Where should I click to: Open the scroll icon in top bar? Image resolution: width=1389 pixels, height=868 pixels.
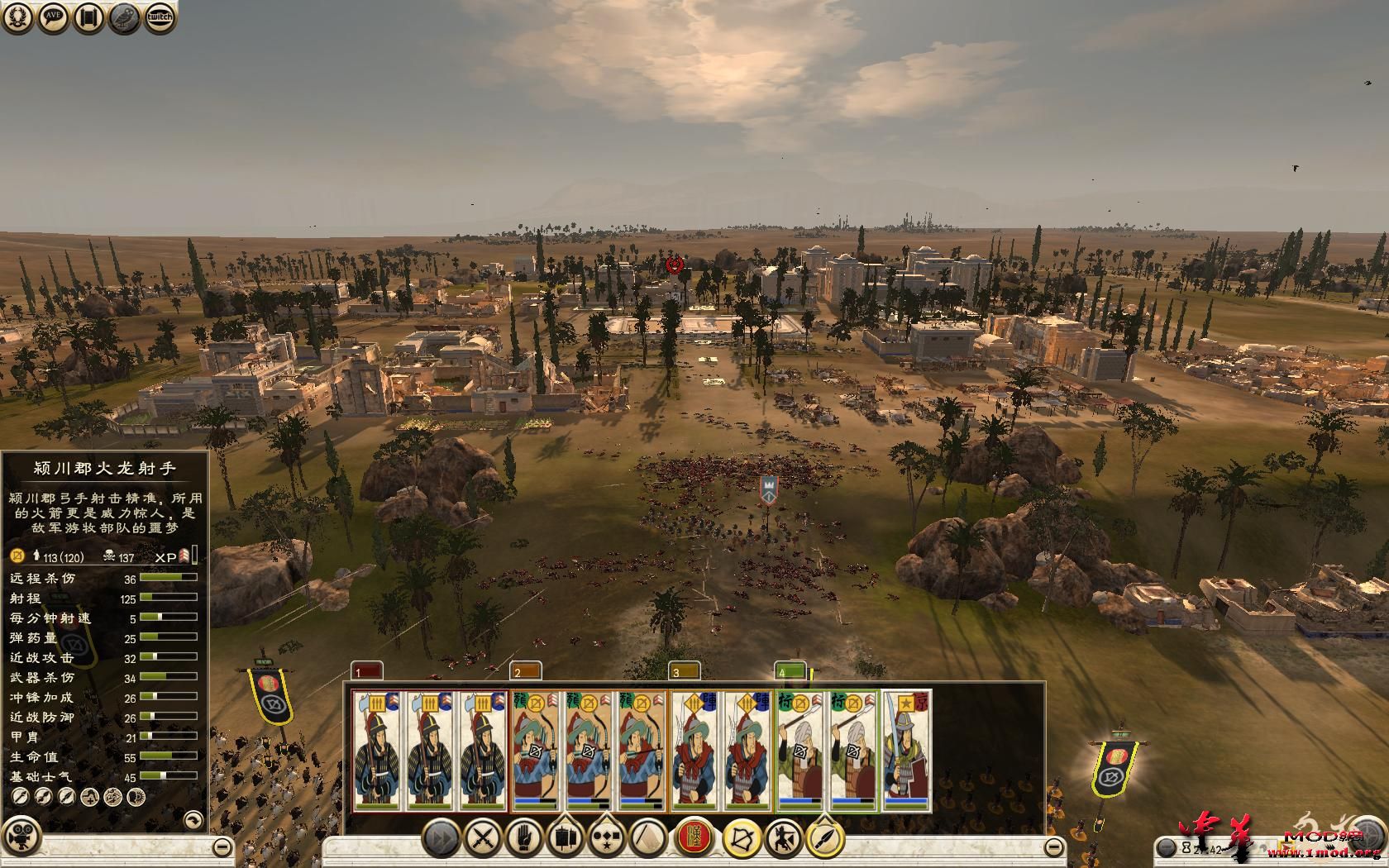coord(88,17)
